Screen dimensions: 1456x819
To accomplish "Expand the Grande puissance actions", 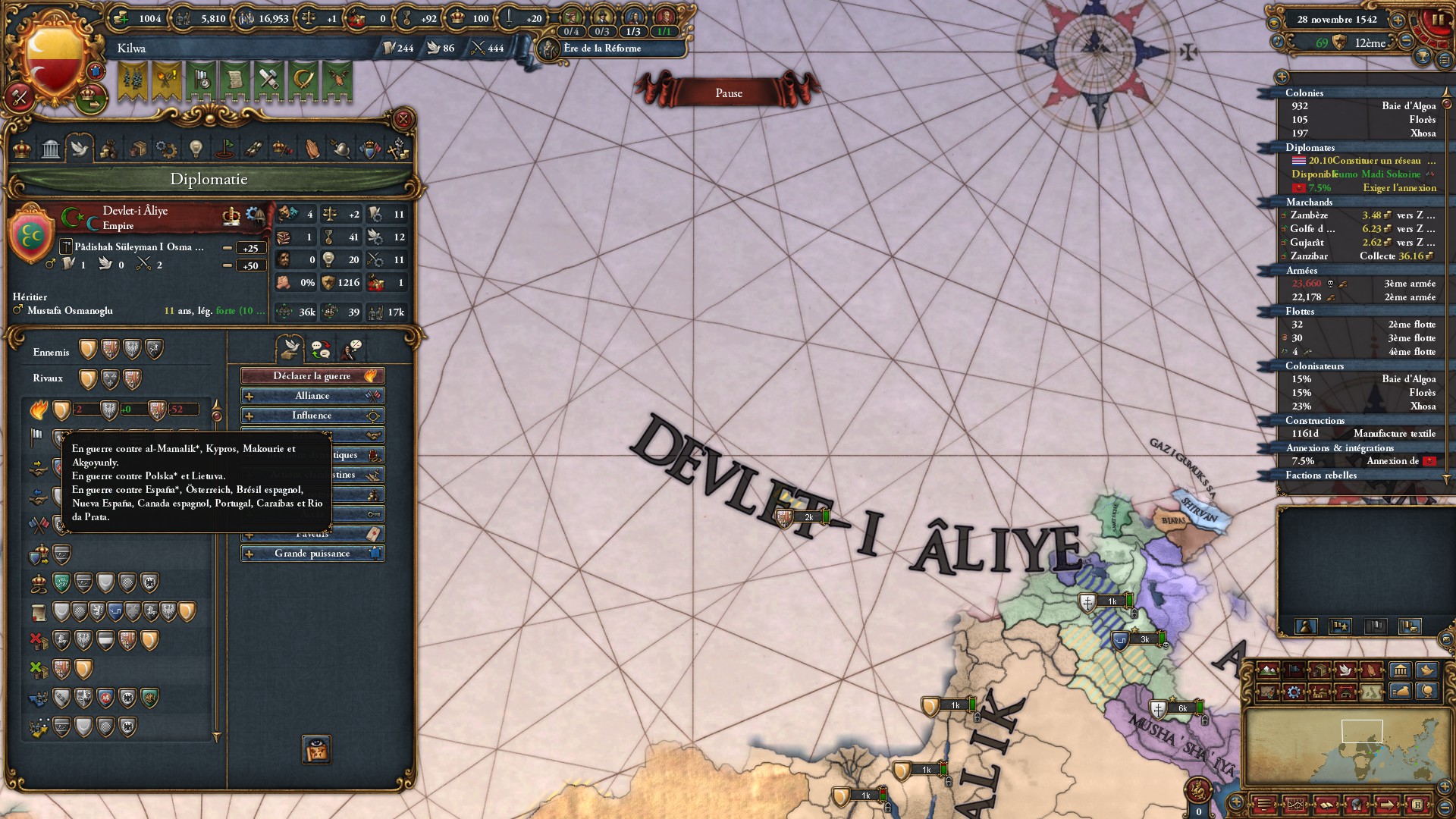I will (x=312, y=553).
